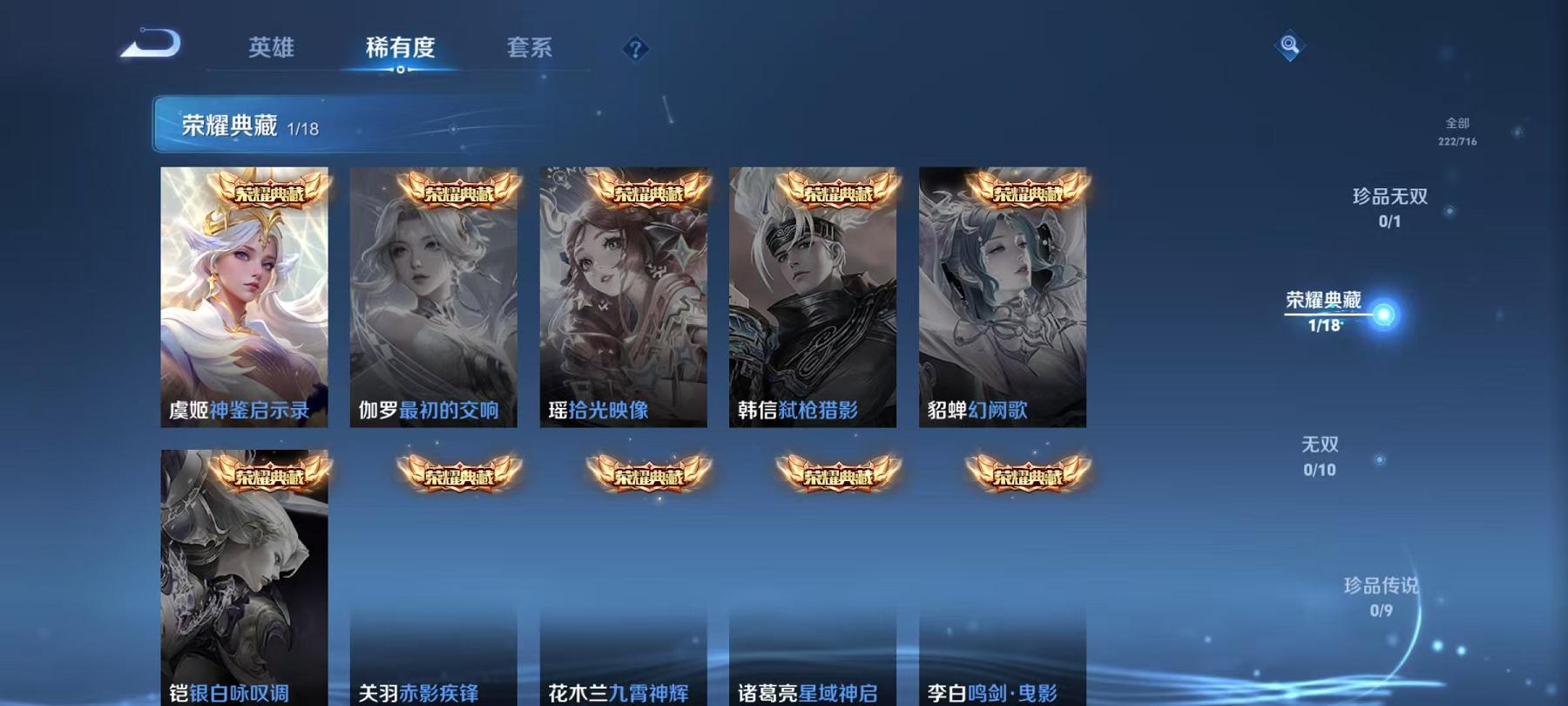Click the 荣耀典藏 badge on 虞姬's skin card

click(261, 193)
